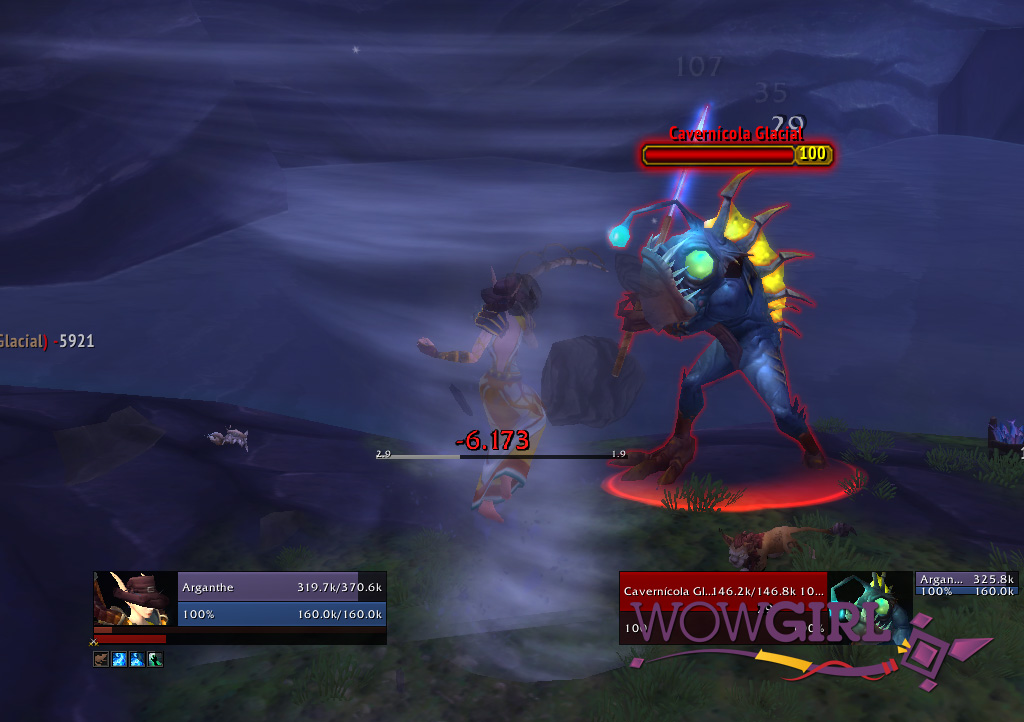Viewport: 1024px width, 722px height.
Task: Click the green hand buff icon
Action: click(155, 659)
